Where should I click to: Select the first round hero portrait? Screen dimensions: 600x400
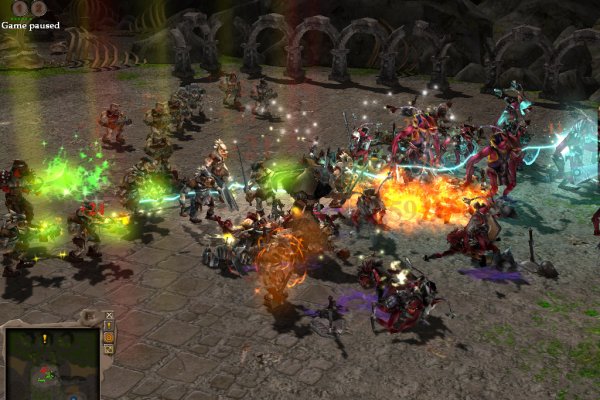(20, 8)
